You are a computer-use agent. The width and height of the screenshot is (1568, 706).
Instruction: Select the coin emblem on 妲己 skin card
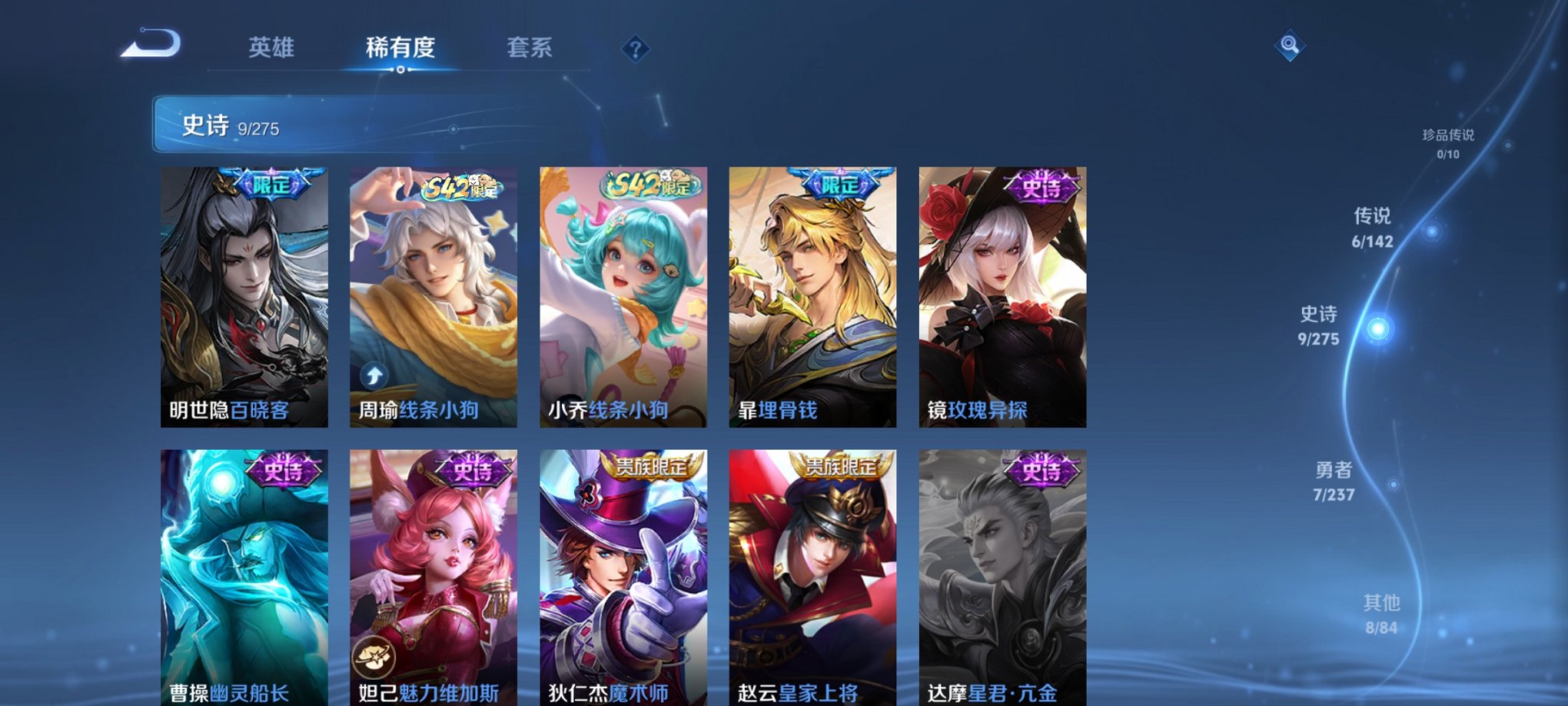pyautogui.click(x=373, y=654)
